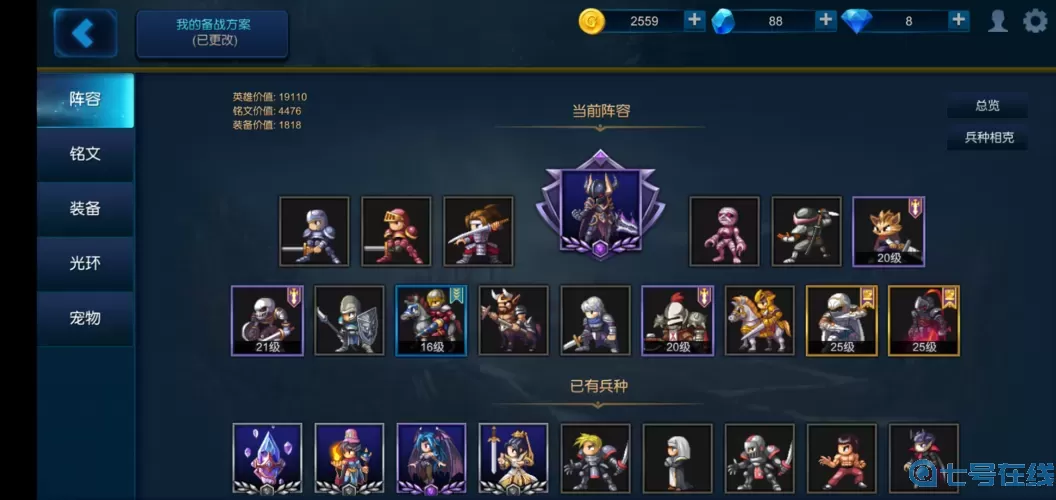This screenshot has height=500, width=1056.
Task: Select the level 16 cavalry unit
Action: [431, 320]
